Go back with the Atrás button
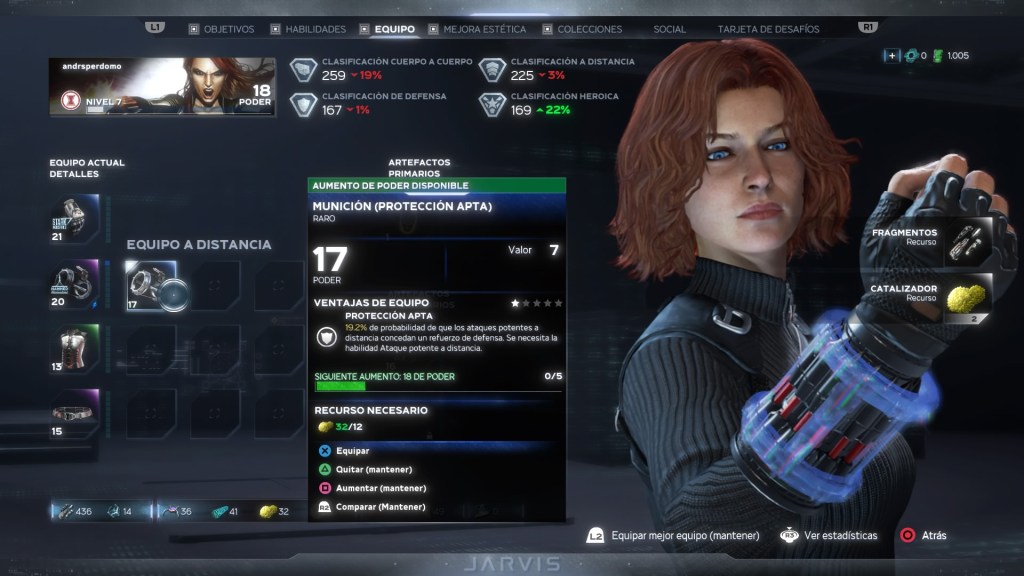 [x=925, y=535]
